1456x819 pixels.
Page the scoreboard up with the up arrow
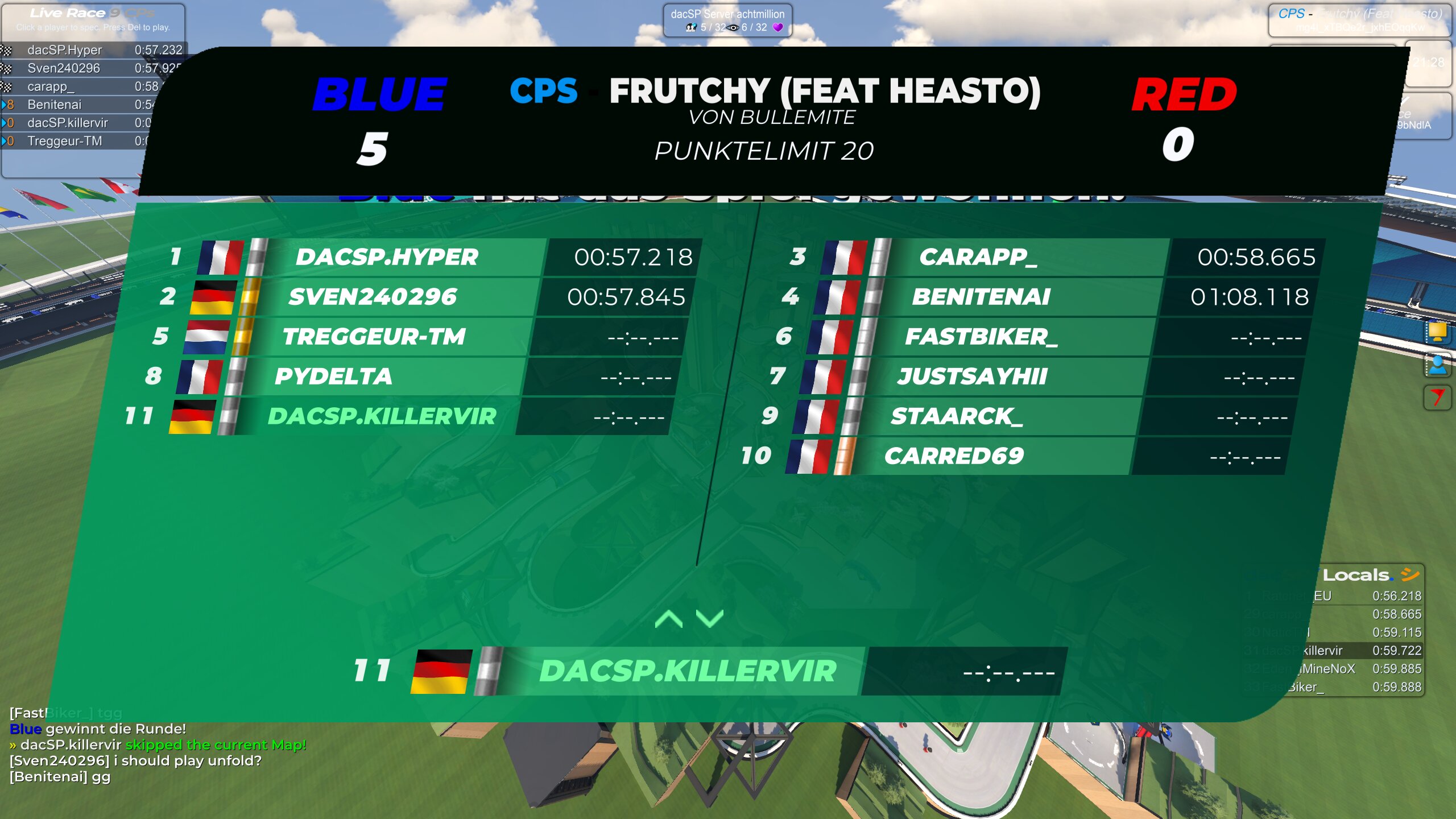click(669, 619)
